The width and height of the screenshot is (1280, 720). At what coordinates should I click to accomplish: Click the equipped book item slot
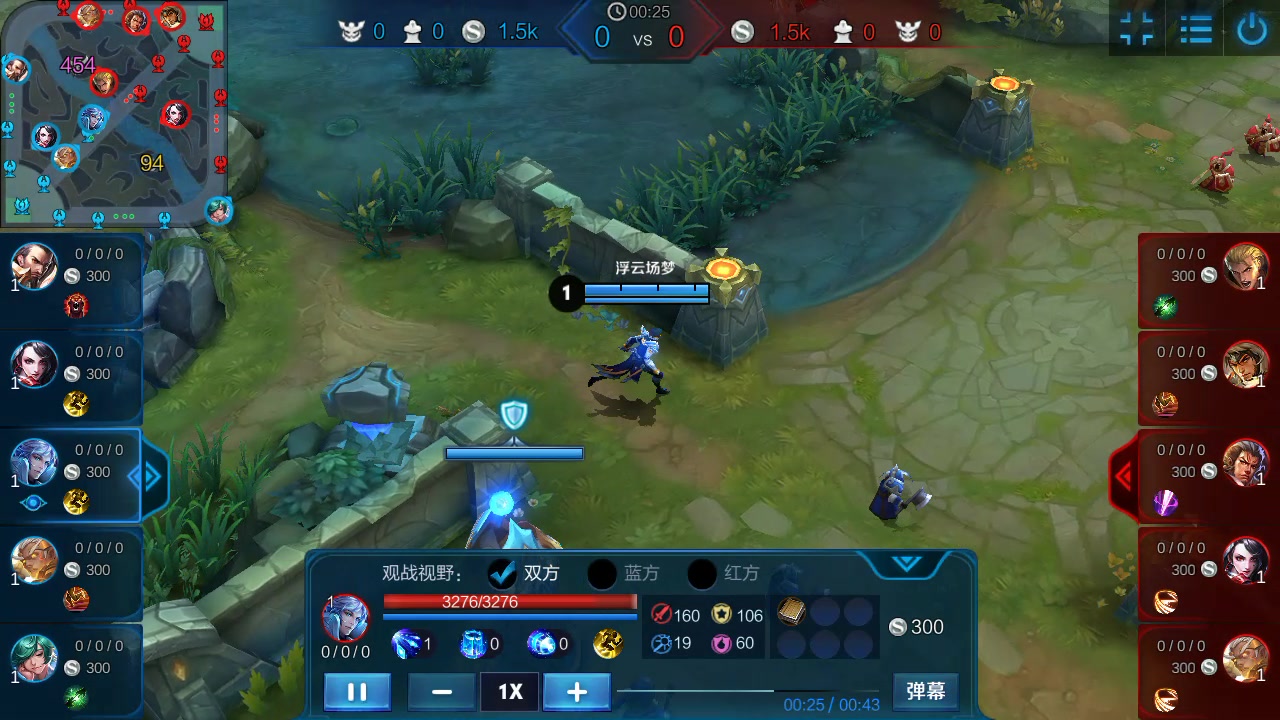pos(792,612)
